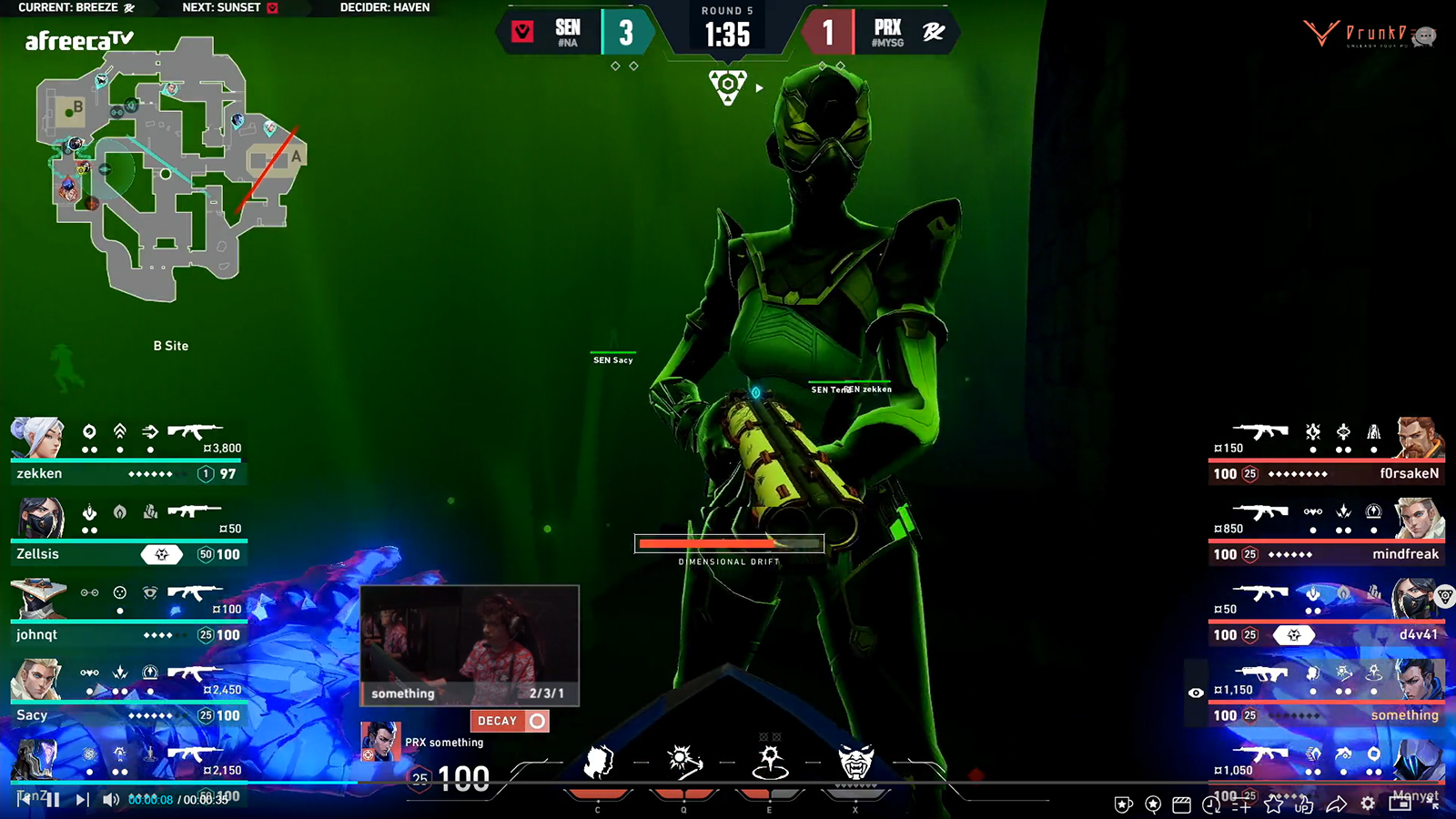
Task: Toggle the favorite star icon
Action: pos(1276,805)
